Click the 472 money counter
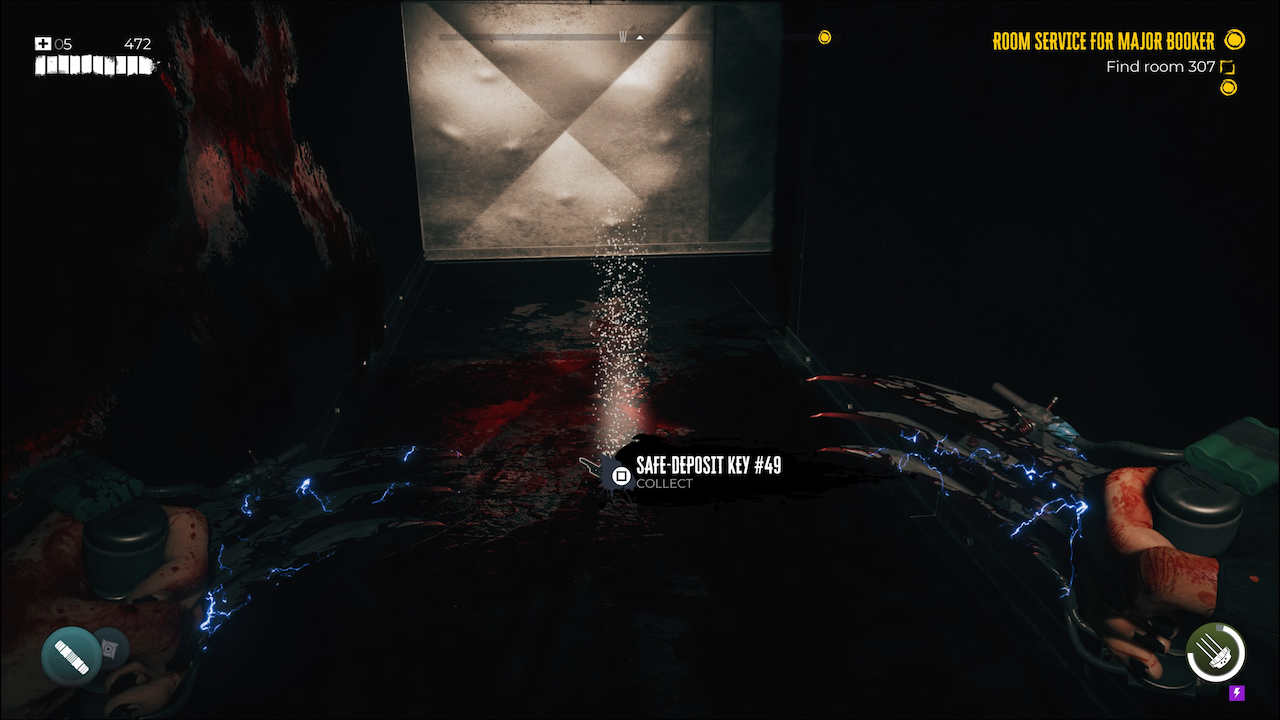 (x=137, y=43)
